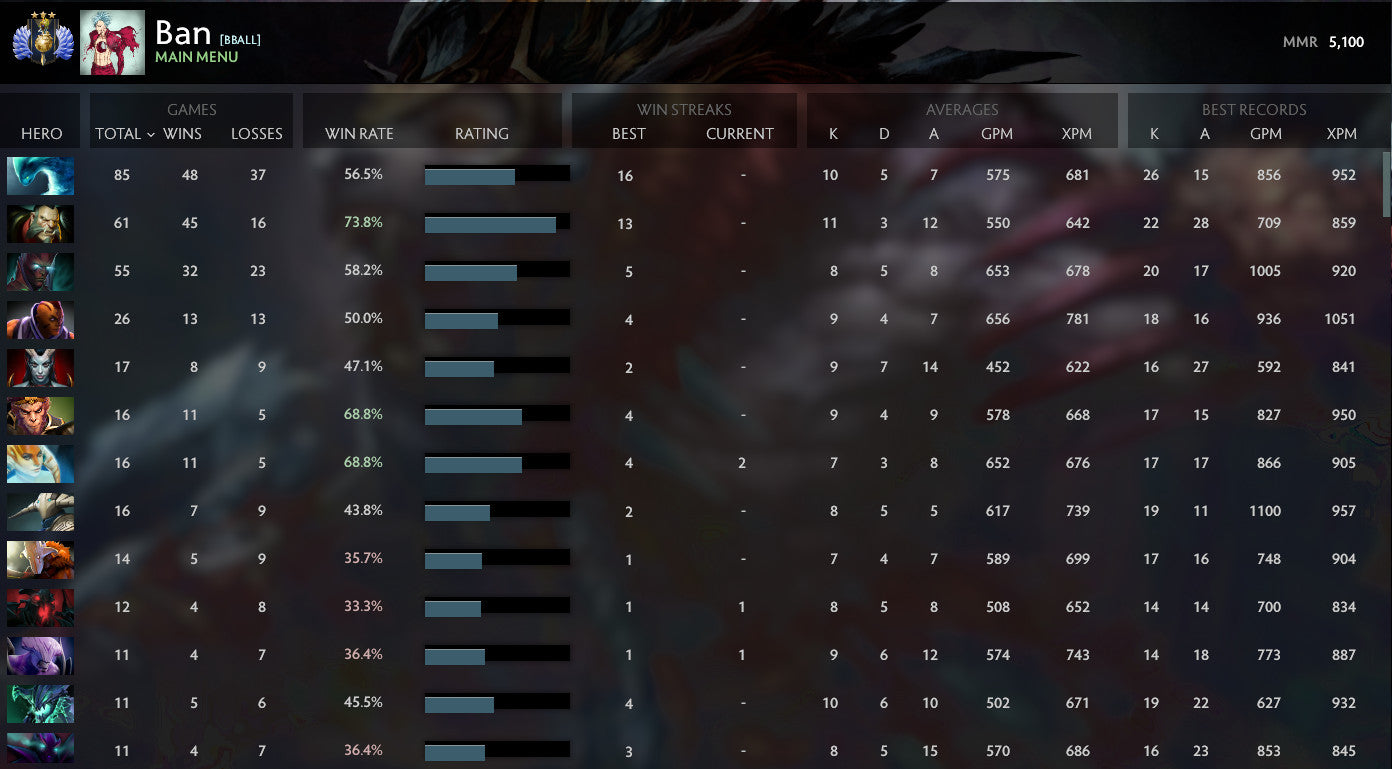Select the orange furry hero portrait
The width and height of the screenshot is (1392, 769).
pos(40,559)
